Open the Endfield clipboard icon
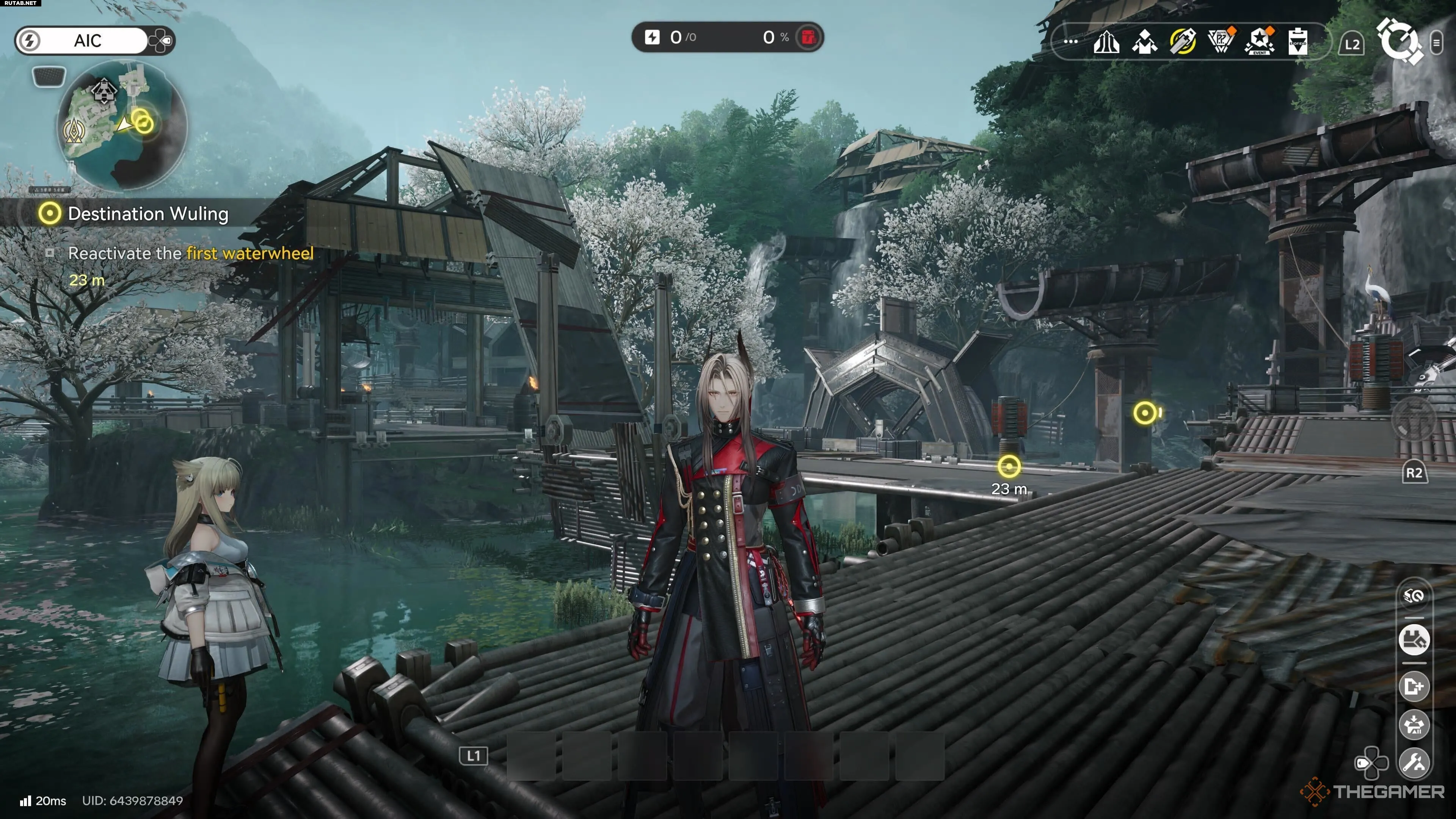Screen dimensions: 1456x819 pyautogui.click(x=1298, y=42)
